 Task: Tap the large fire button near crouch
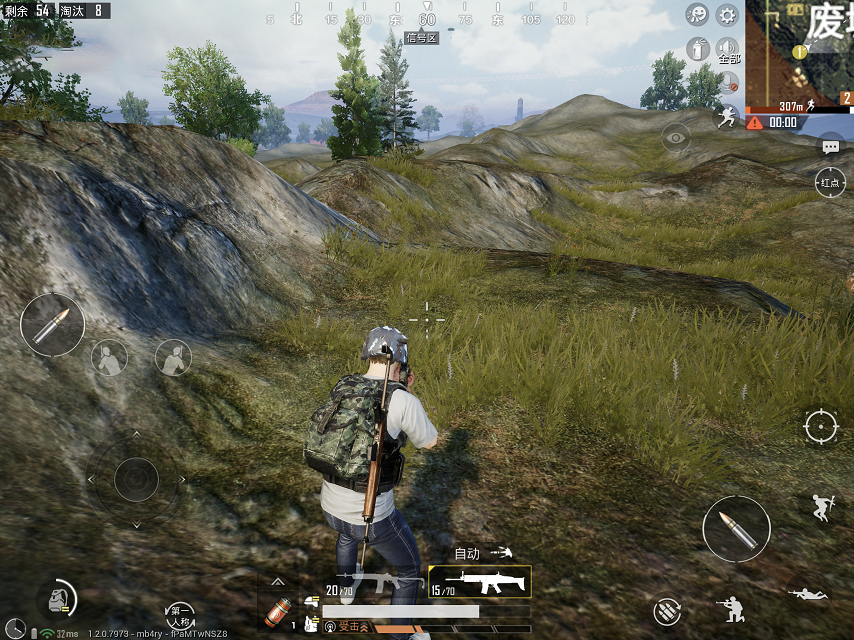coord(736,529)
